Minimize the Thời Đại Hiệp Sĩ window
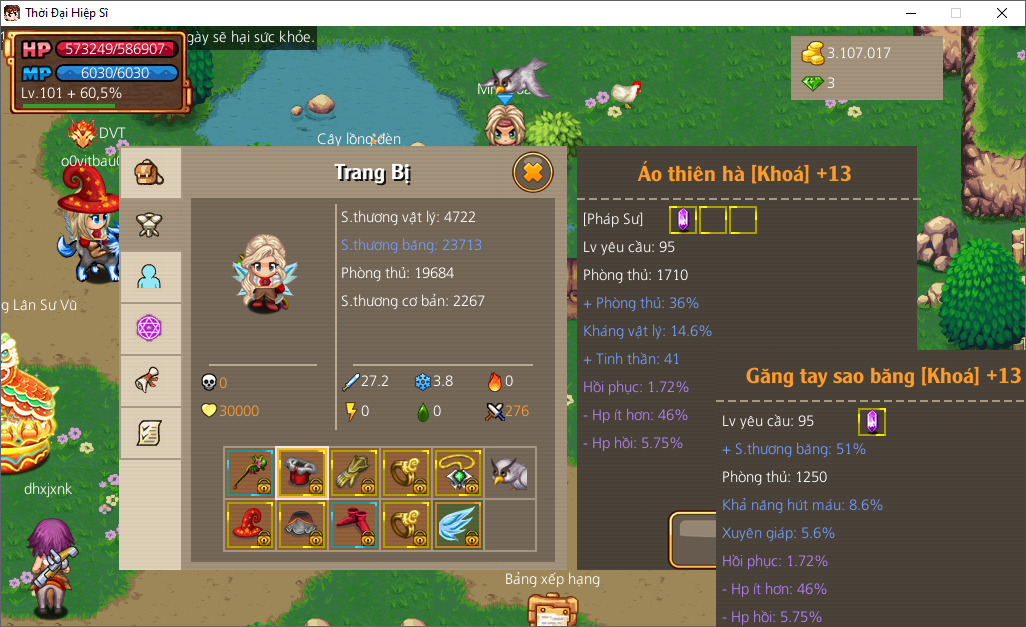The height and width of the screenshot is (627, 1026). 910,13
